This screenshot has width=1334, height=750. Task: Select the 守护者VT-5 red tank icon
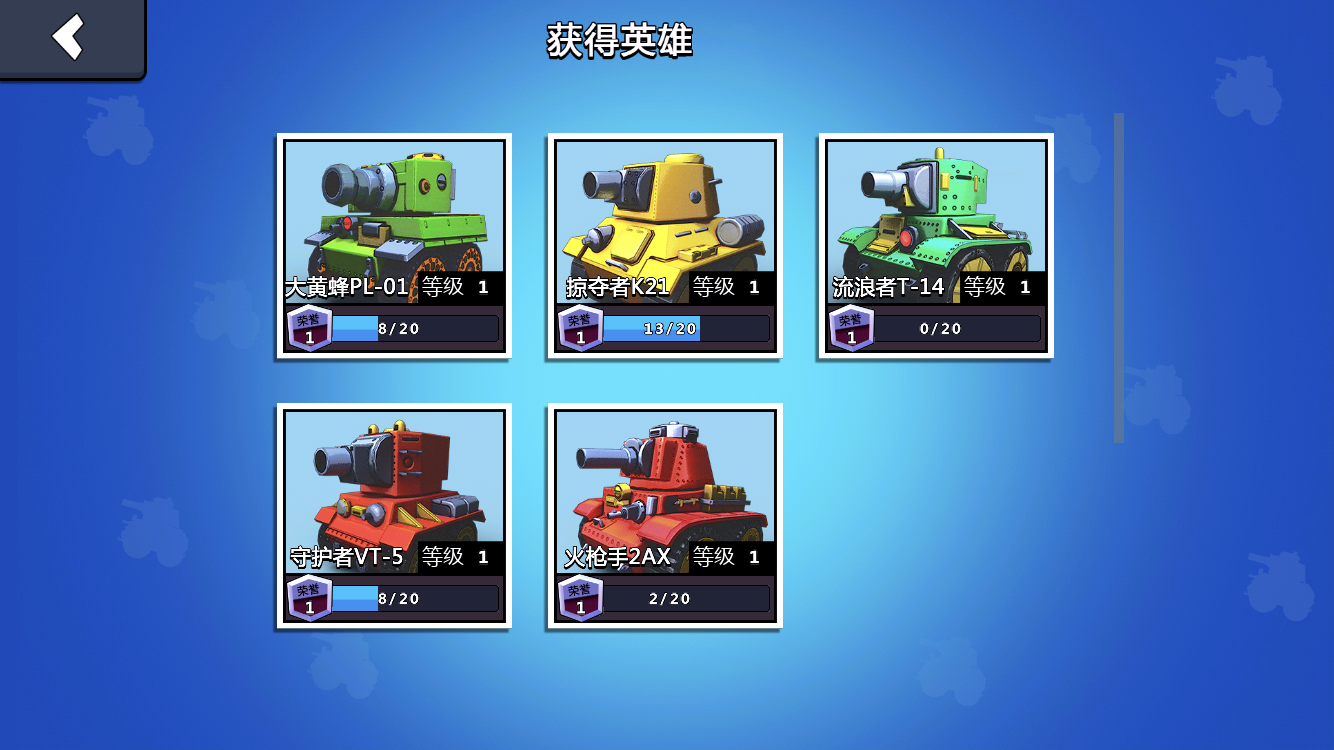[393, 480]
